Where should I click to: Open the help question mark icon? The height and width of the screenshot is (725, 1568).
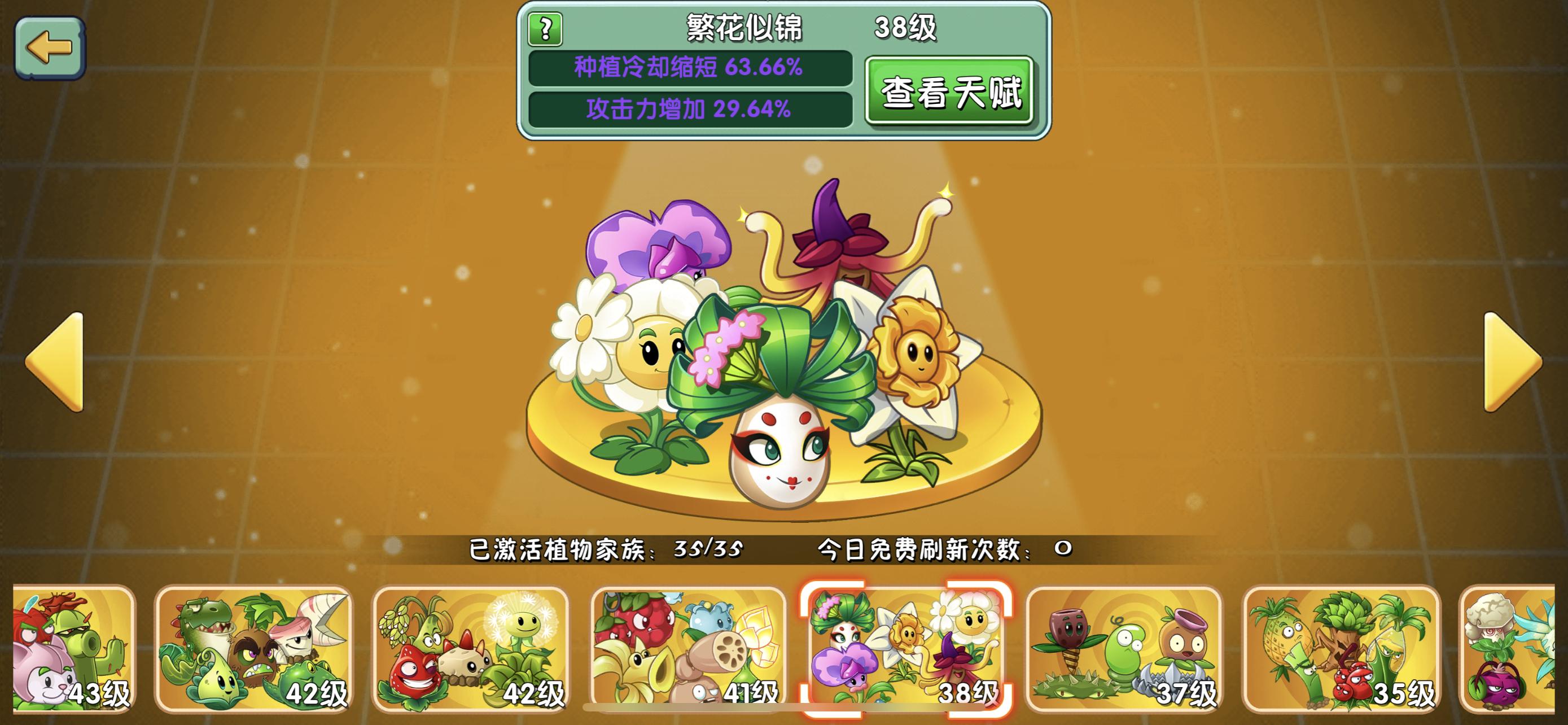(x=546, y=29)
